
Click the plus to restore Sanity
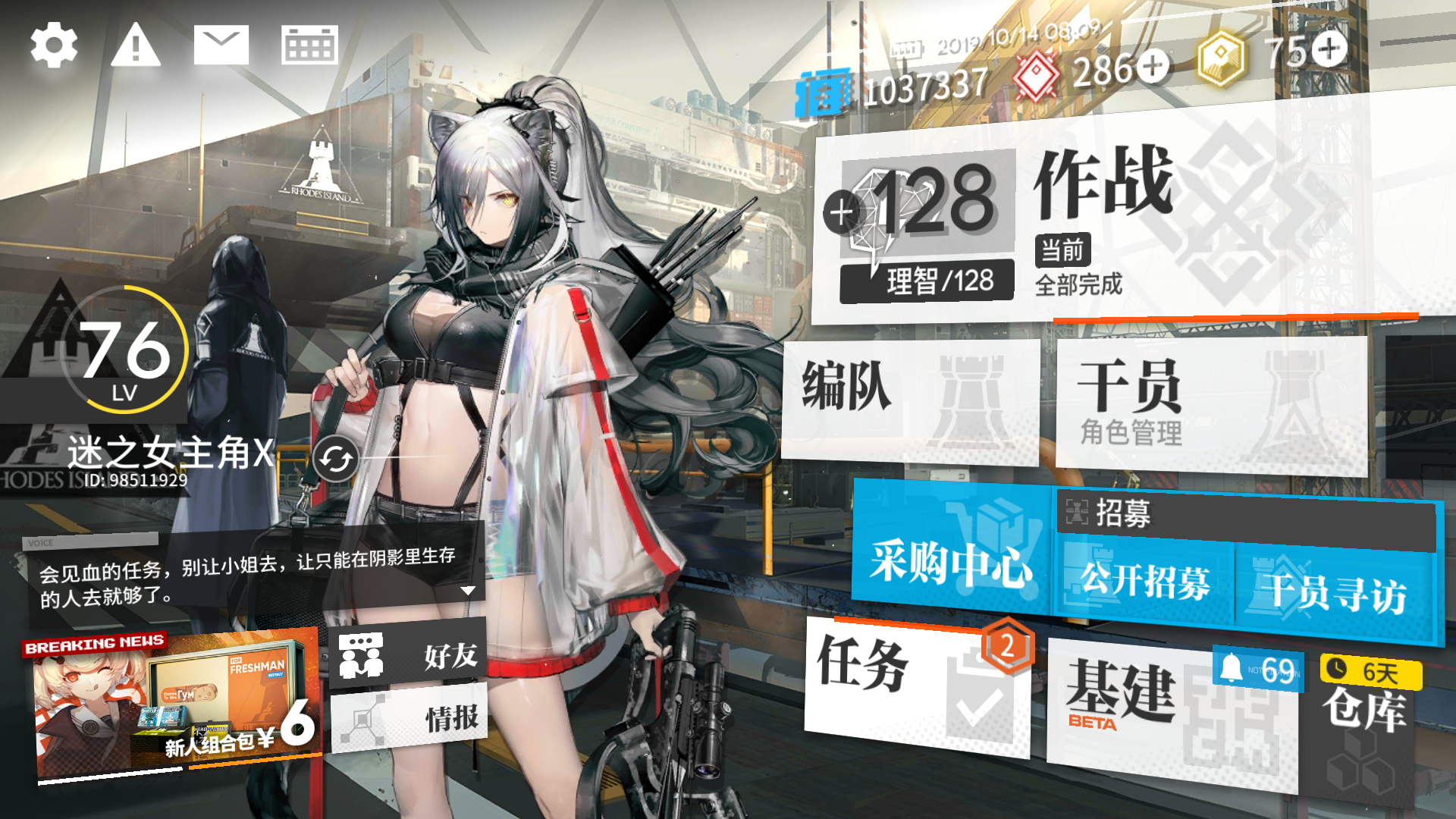click(839, 213)
